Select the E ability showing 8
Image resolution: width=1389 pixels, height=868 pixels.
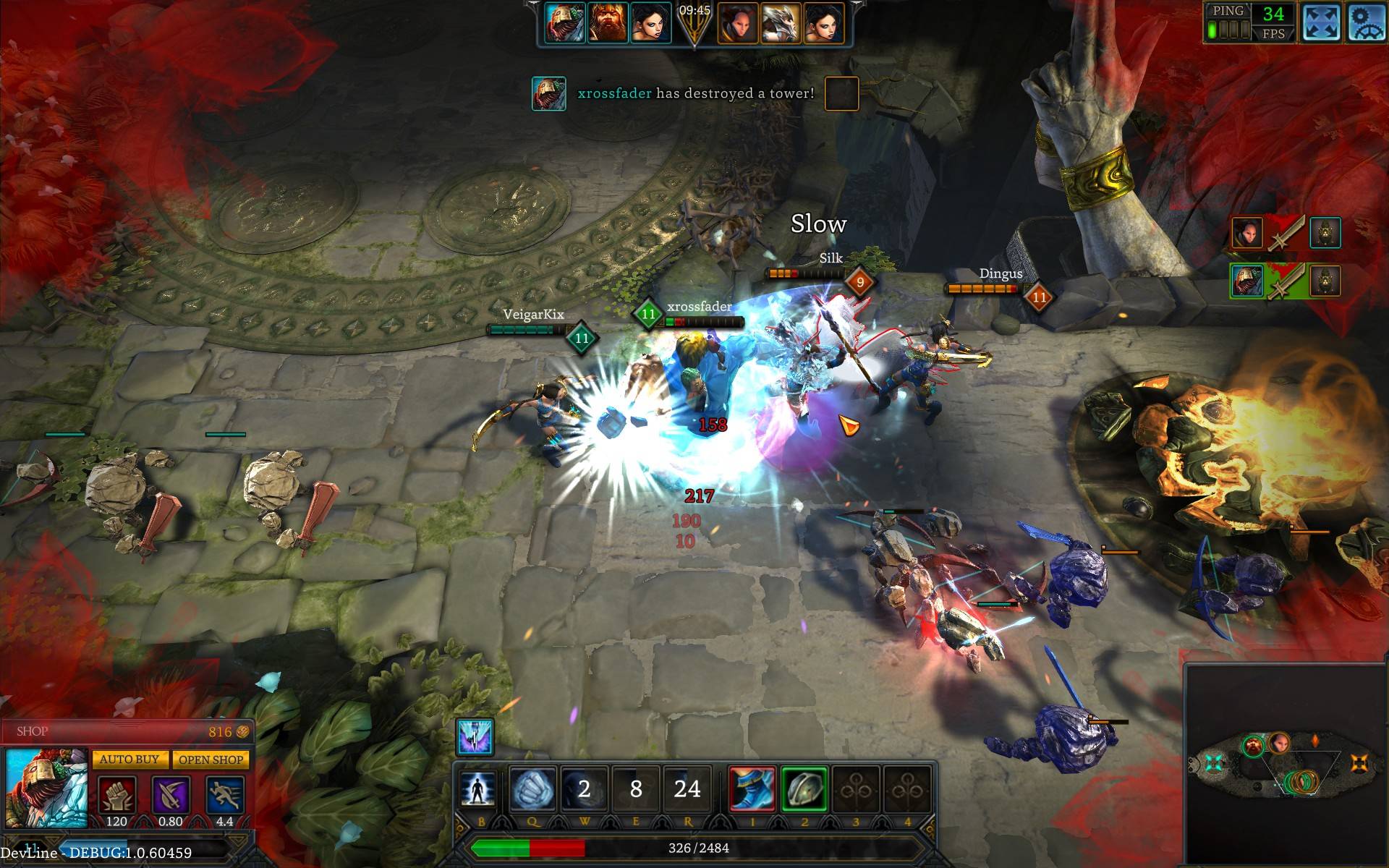[x=636, y=789]
